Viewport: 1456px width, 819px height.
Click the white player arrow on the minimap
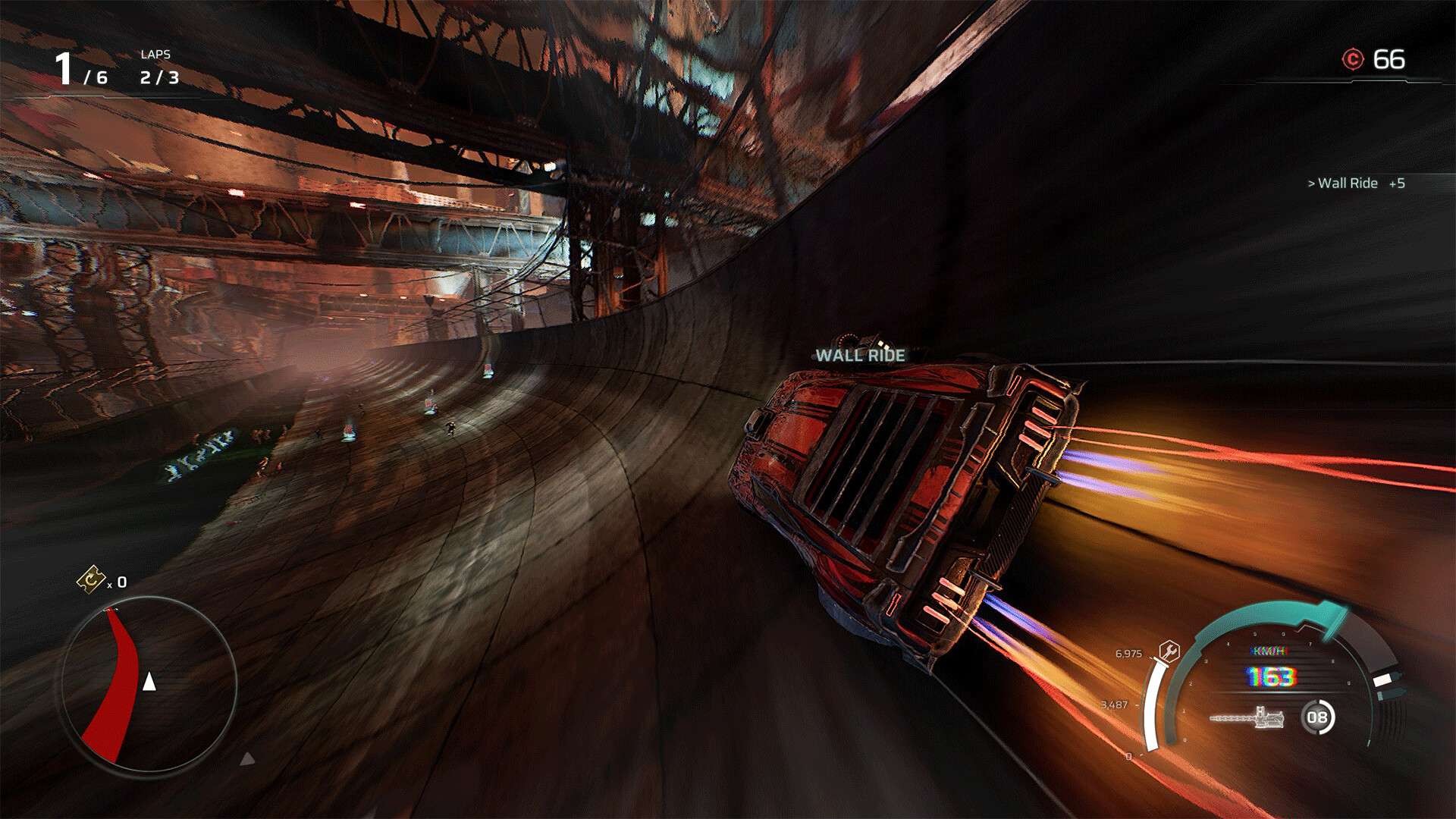click(x=149, y=682)
